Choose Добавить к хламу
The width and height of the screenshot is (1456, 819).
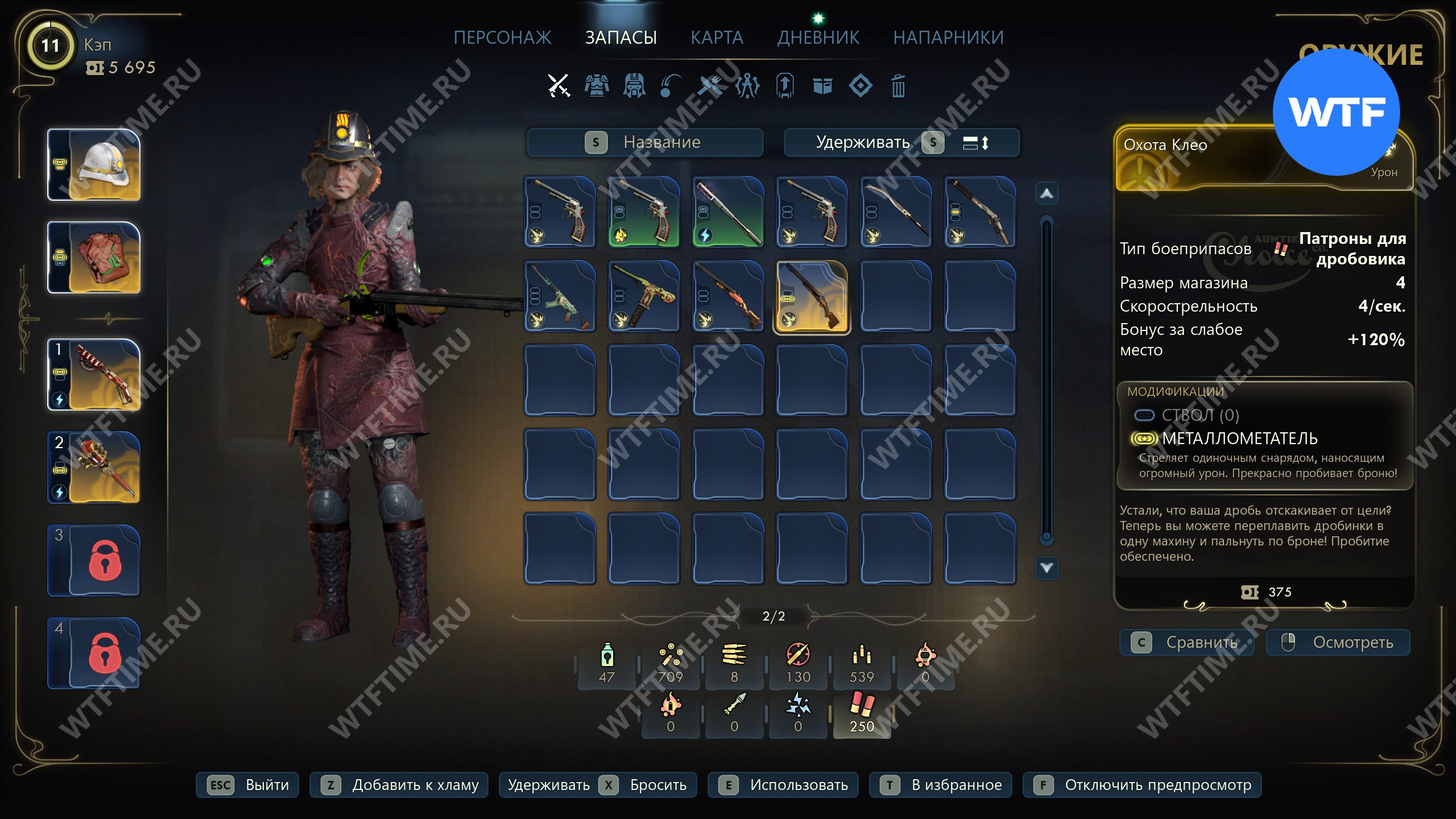[399, 785]
